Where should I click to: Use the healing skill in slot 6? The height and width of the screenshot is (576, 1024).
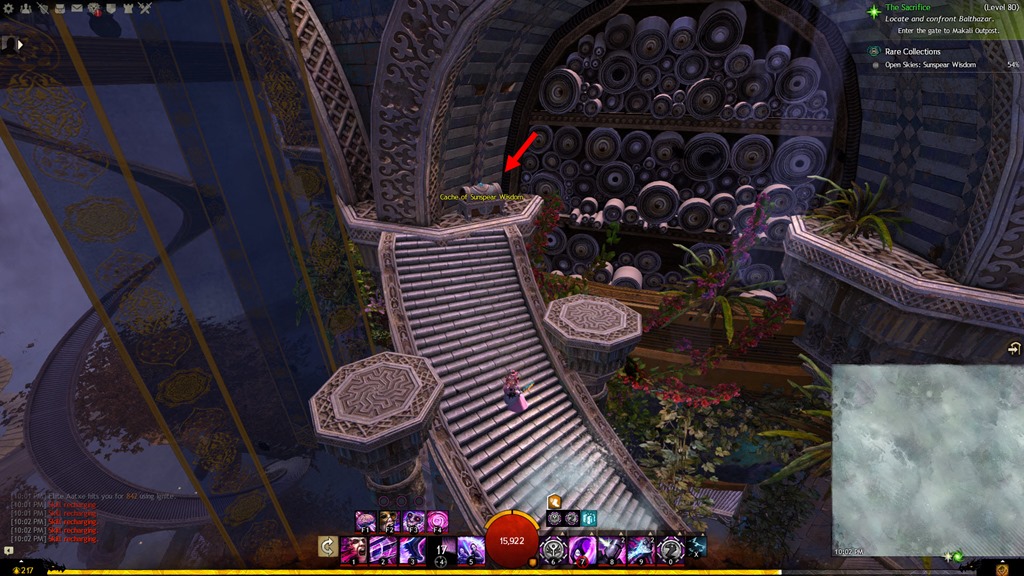click(x=554, y=549)
